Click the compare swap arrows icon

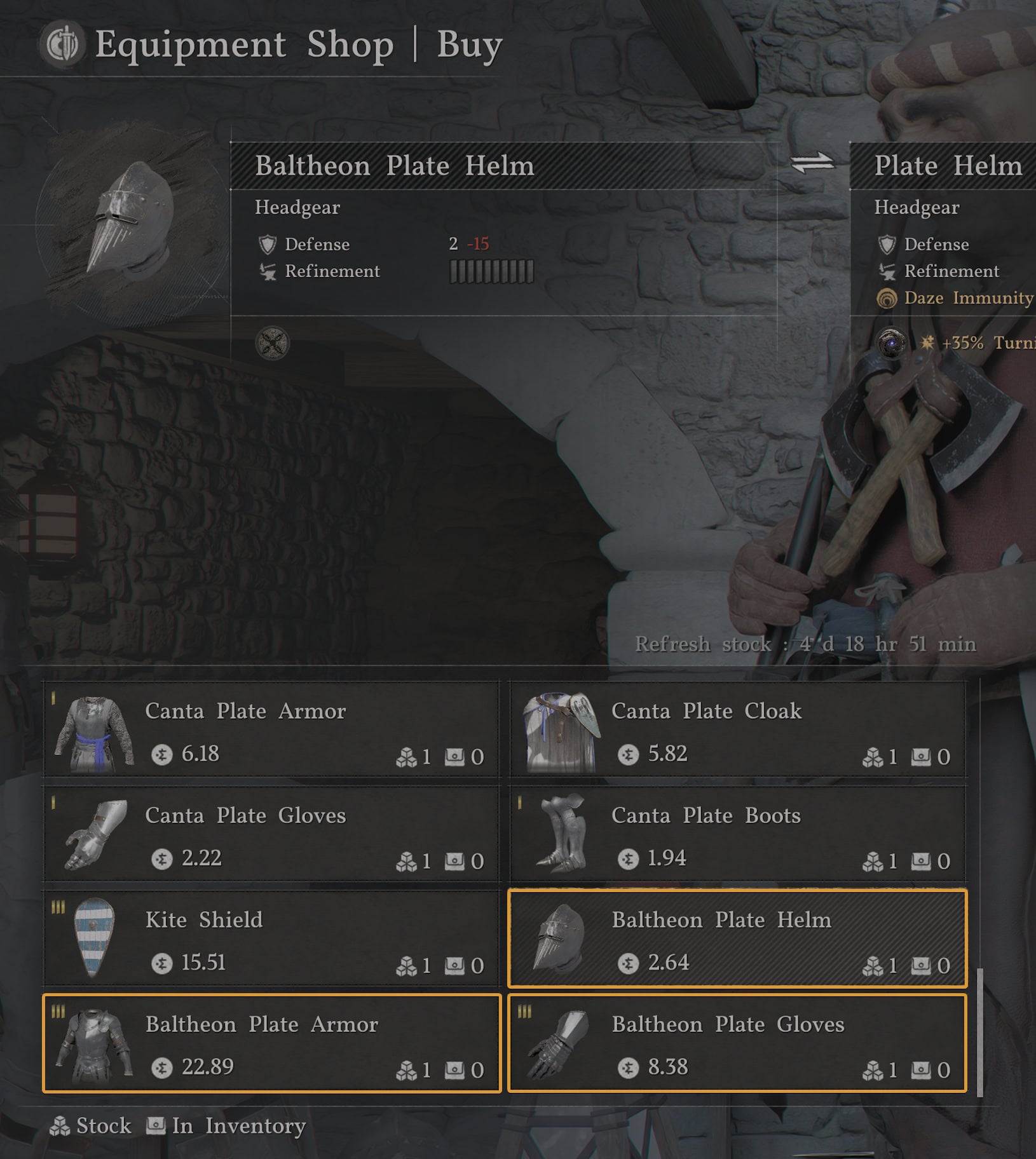(x=812, y=163)
